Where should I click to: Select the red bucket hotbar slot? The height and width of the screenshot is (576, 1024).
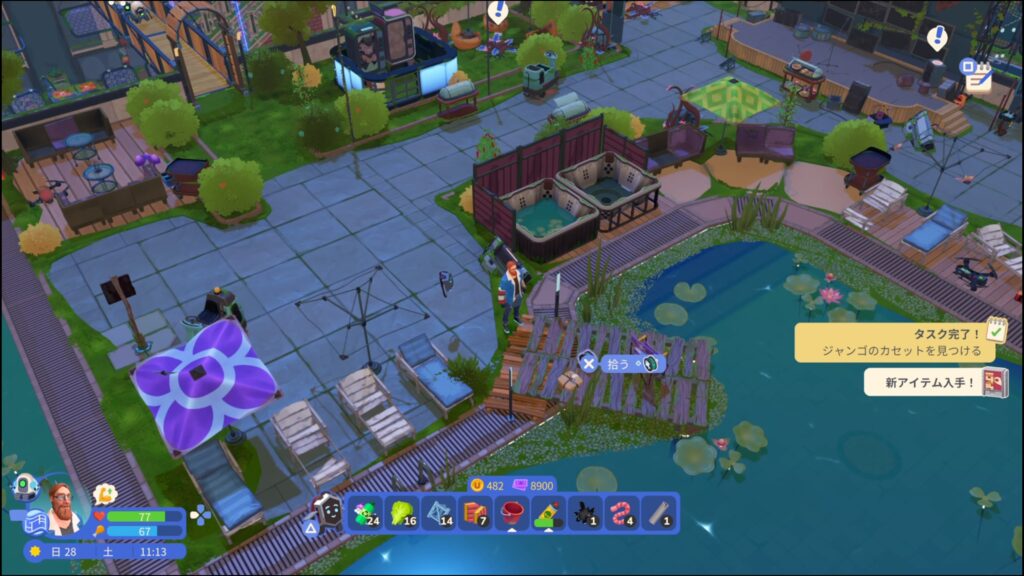(x=513, y=514)
